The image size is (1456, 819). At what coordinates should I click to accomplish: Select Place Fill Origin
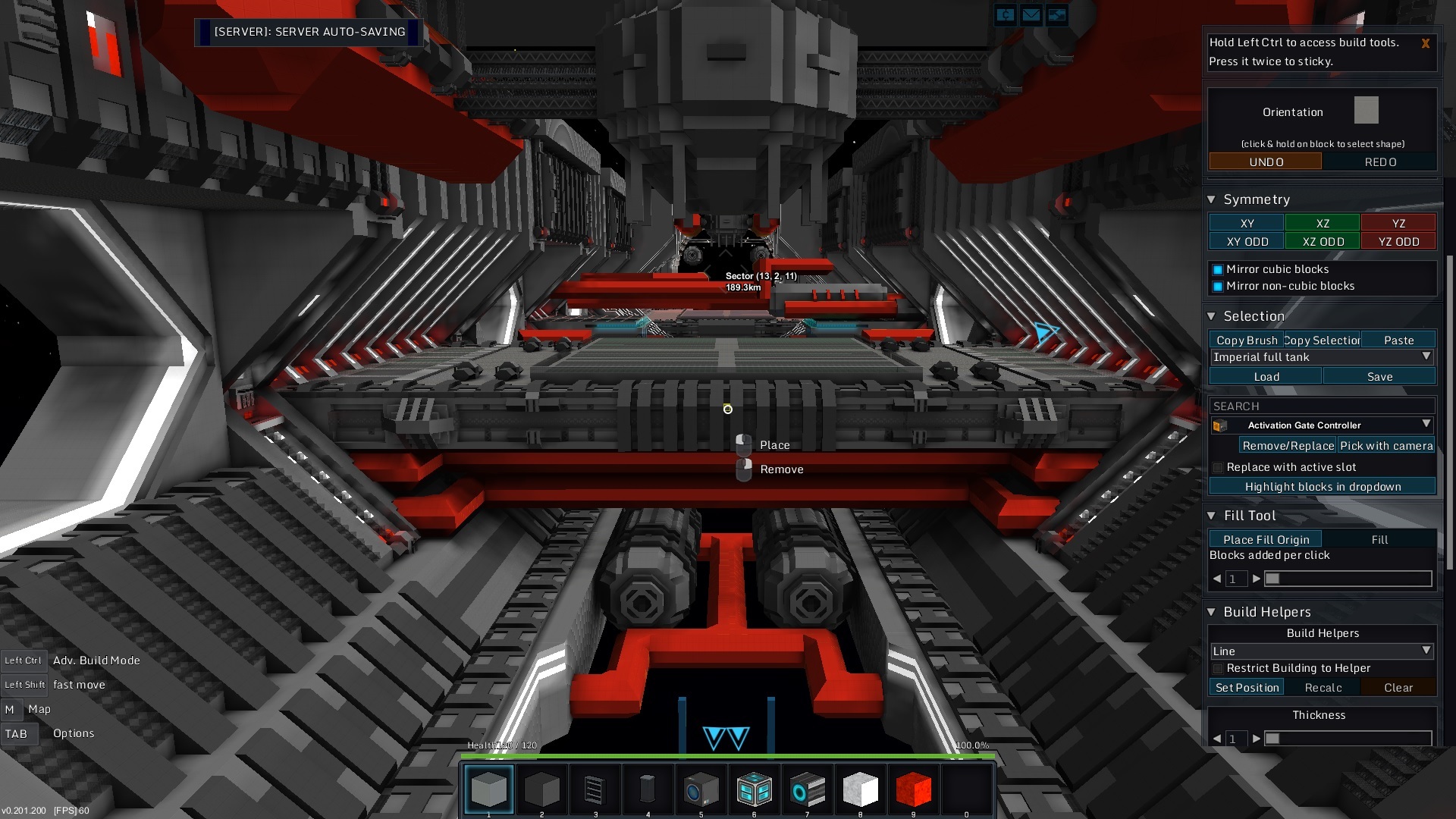pos(1265,539)
